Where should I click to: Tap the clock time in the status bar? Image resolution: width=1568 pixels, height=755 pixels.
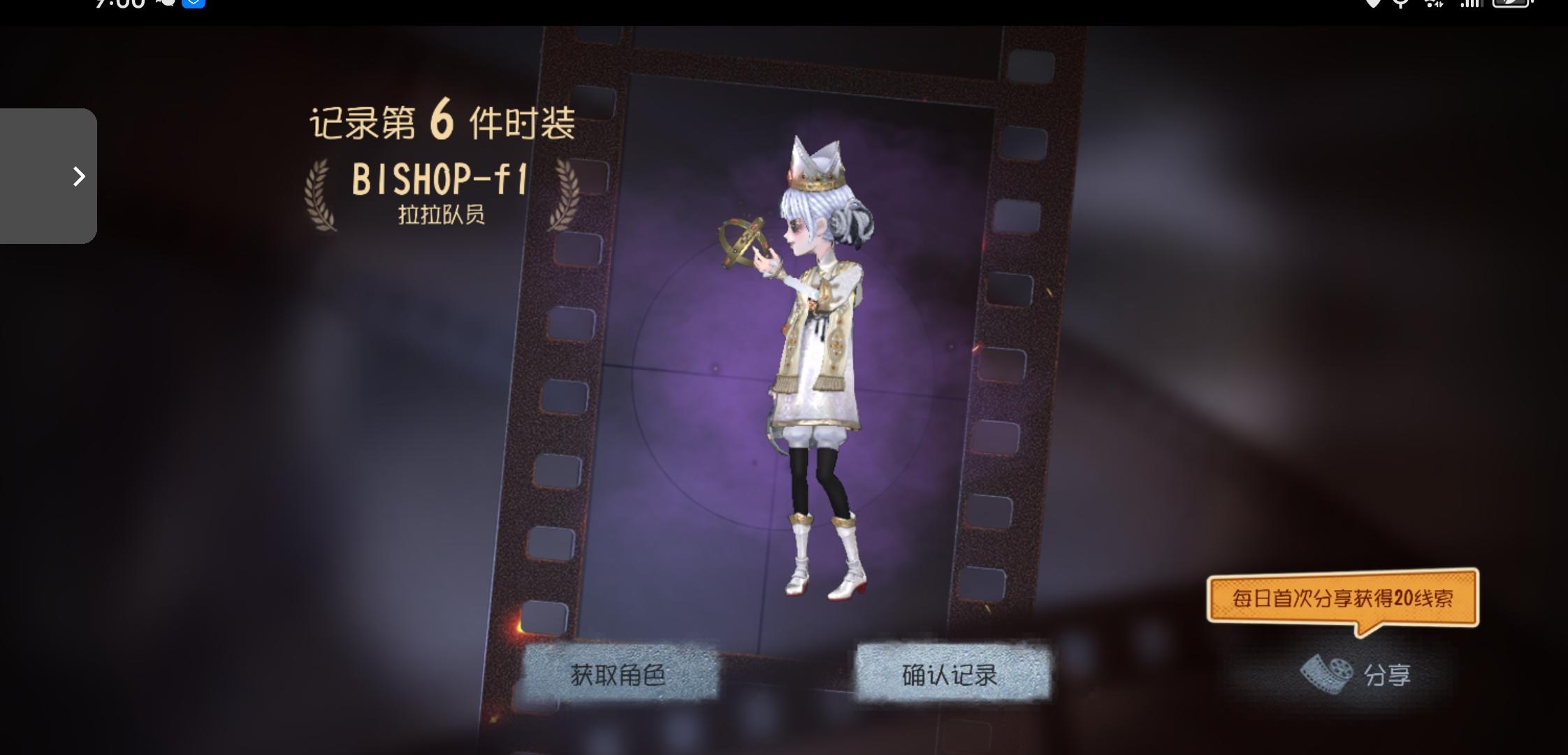click(117, 4)
